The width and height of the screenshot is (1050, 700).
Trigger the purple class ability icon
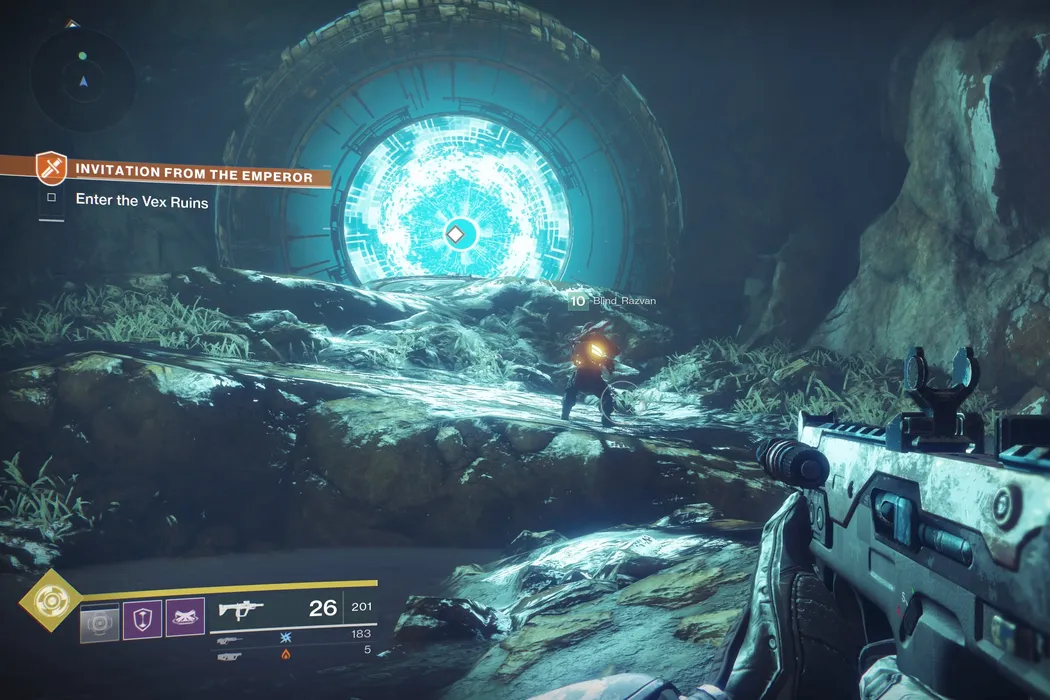tap(185, 618)
